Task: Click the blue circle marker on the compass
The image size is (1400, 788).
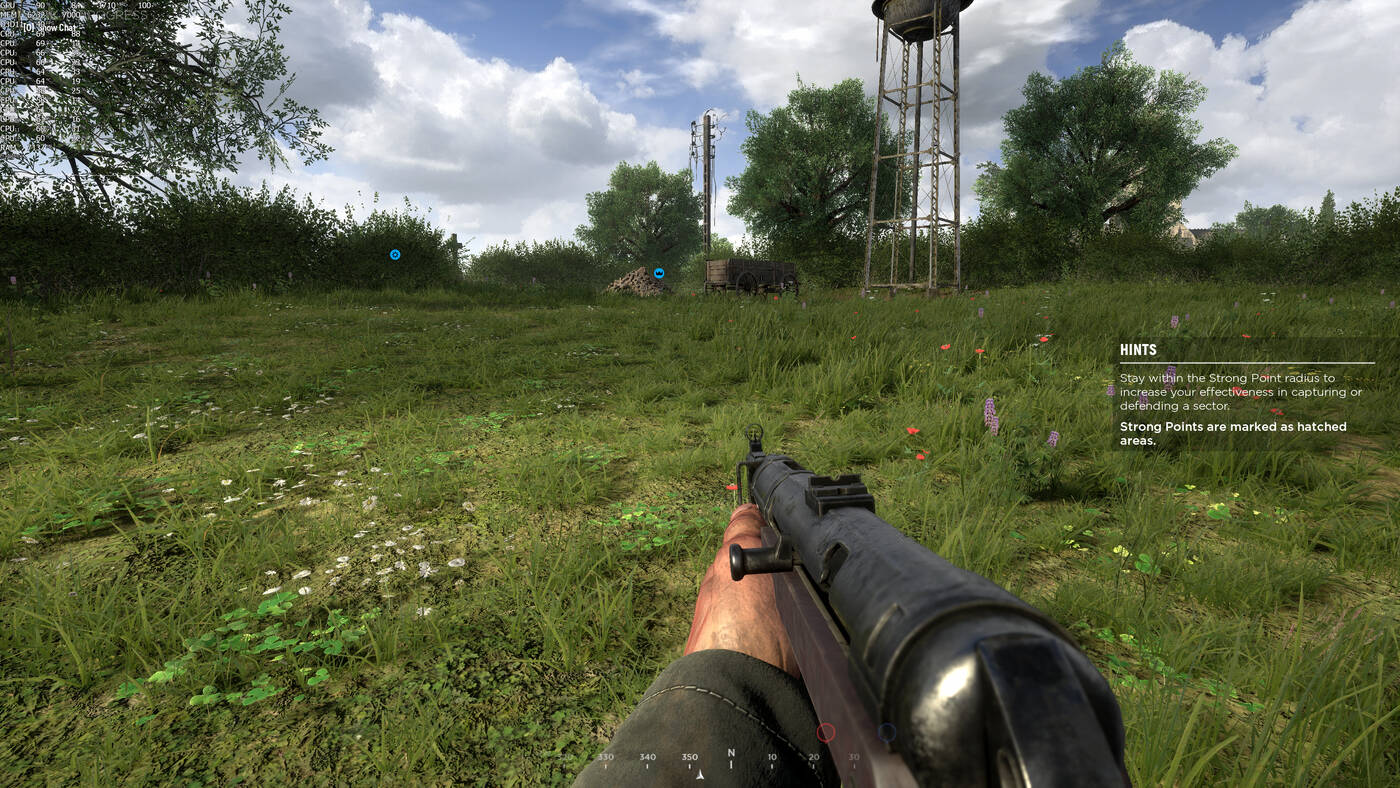Action: [x=886, y=732]
